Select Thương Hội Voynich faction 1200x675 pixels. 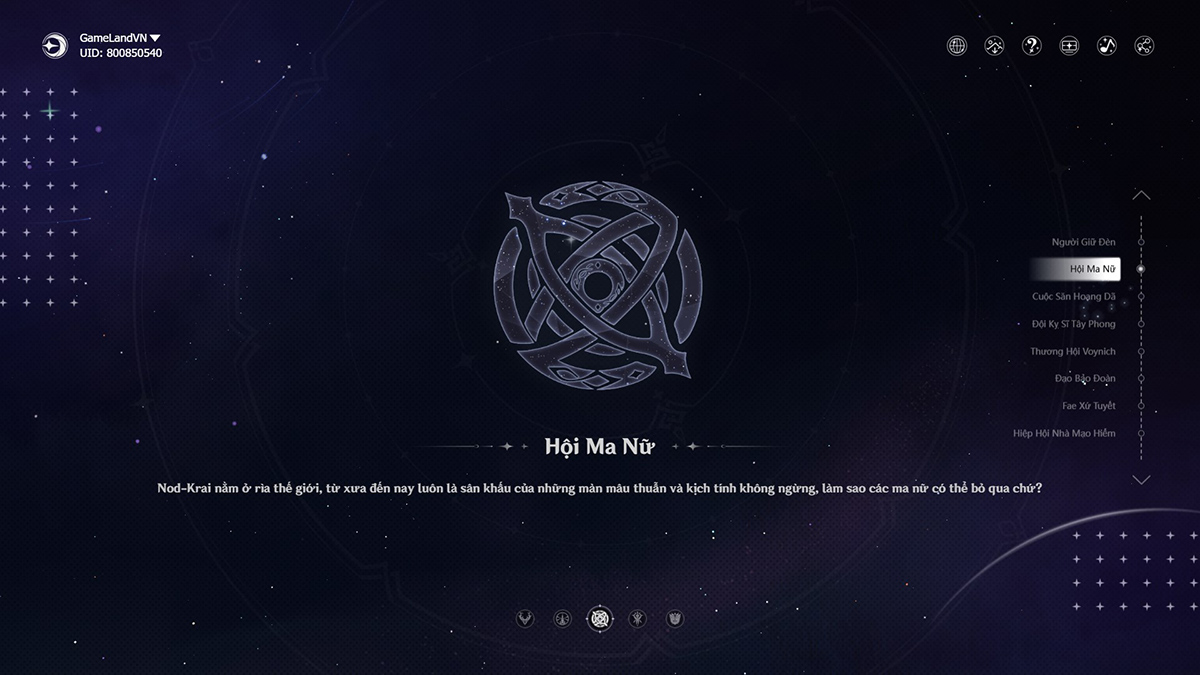coord(1072,352)
